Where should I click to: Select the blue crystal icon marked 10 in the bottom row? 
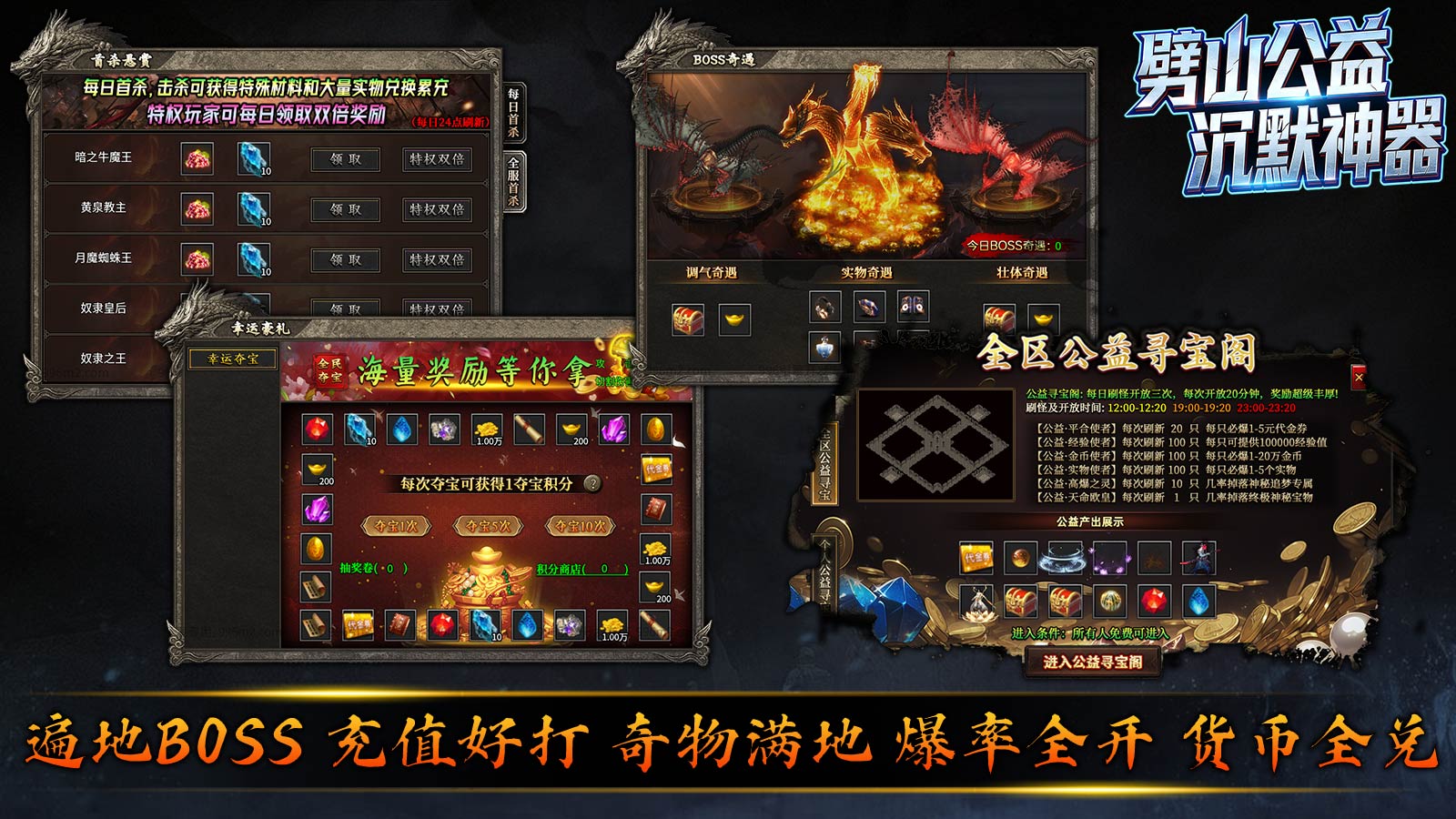click(x=483, y=624)
